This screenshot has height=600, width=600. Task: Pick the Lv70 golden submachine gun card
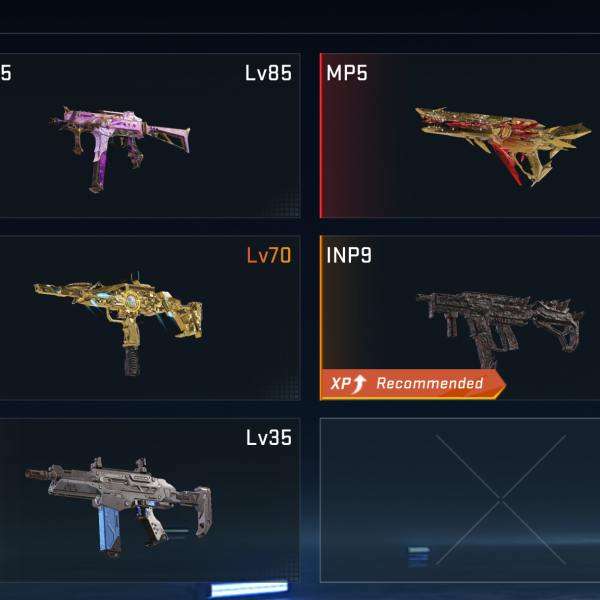pos(150,318)
